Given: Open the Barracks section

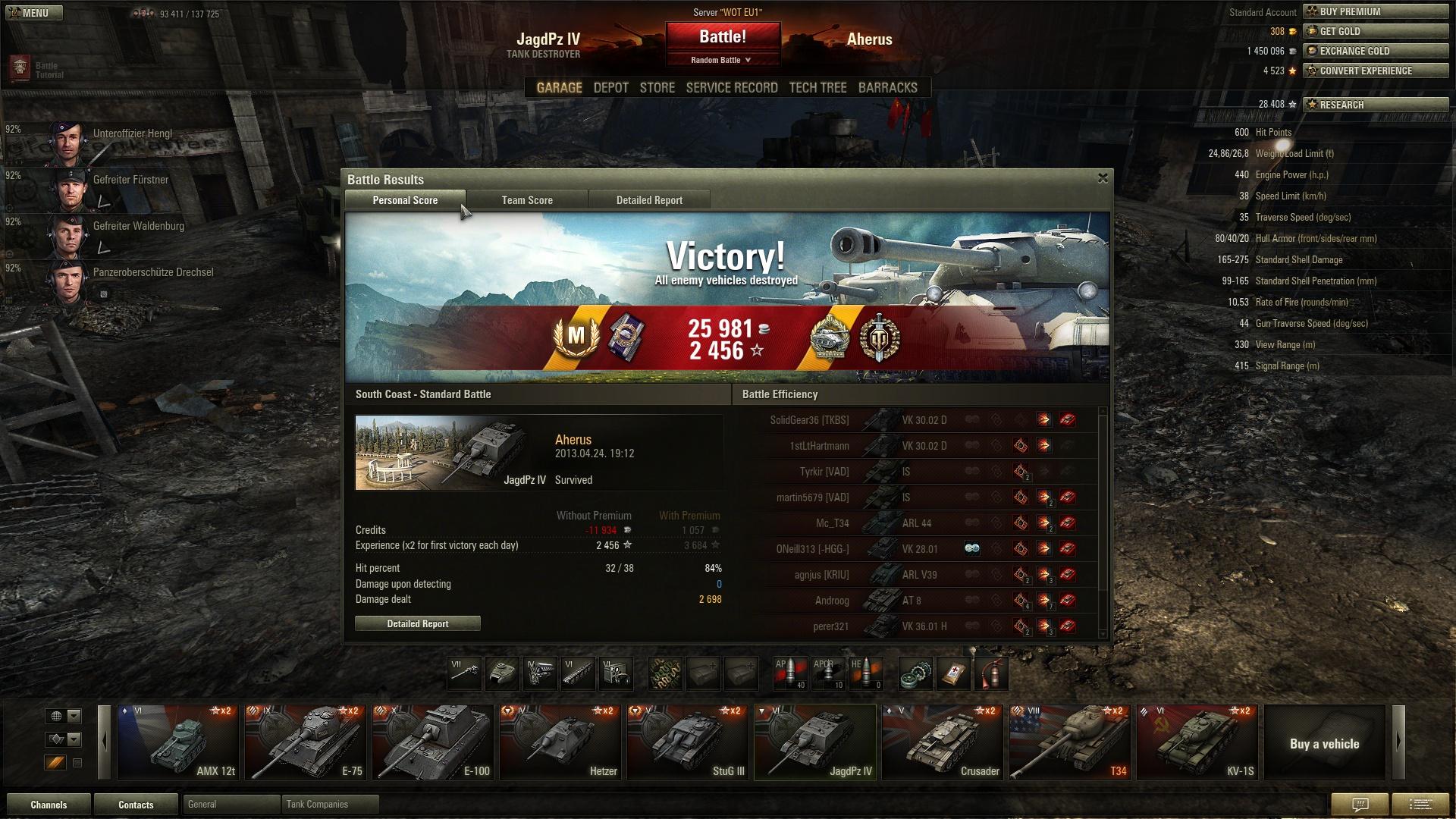Looking at the screenshot, I should point(887,88).
